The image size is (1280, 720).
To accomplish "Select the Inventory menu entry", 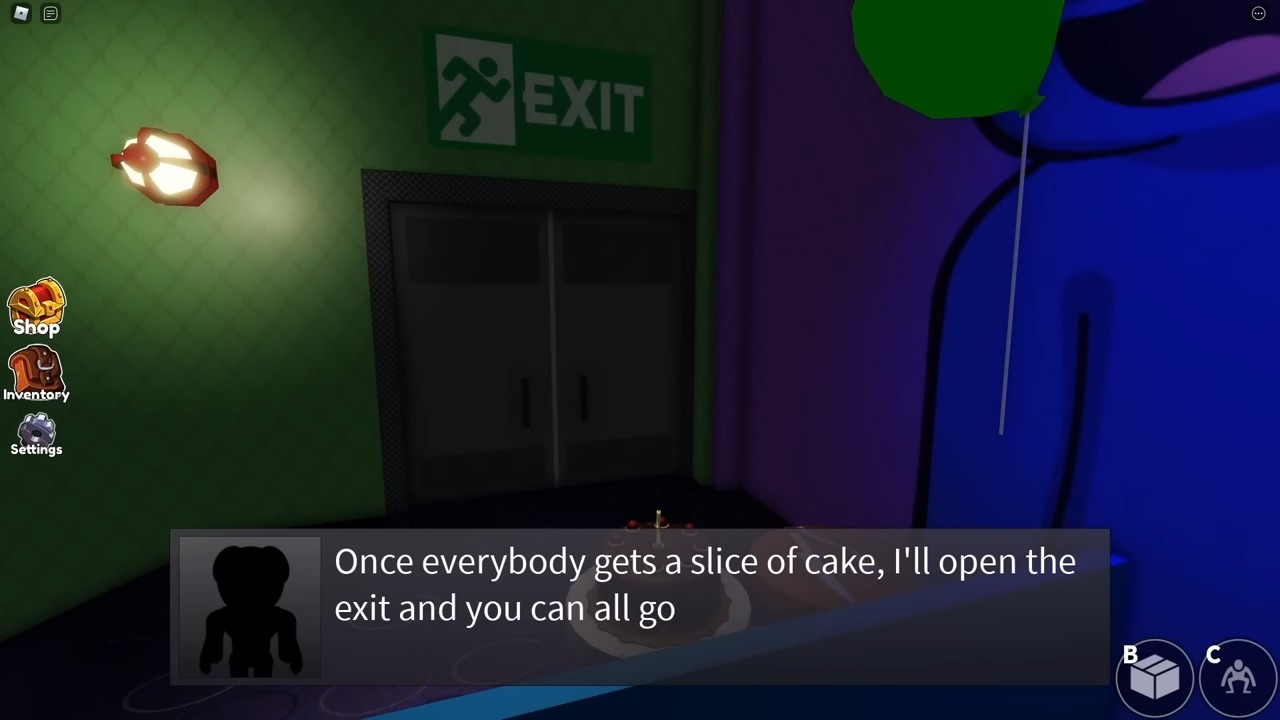I will point(36,372).
